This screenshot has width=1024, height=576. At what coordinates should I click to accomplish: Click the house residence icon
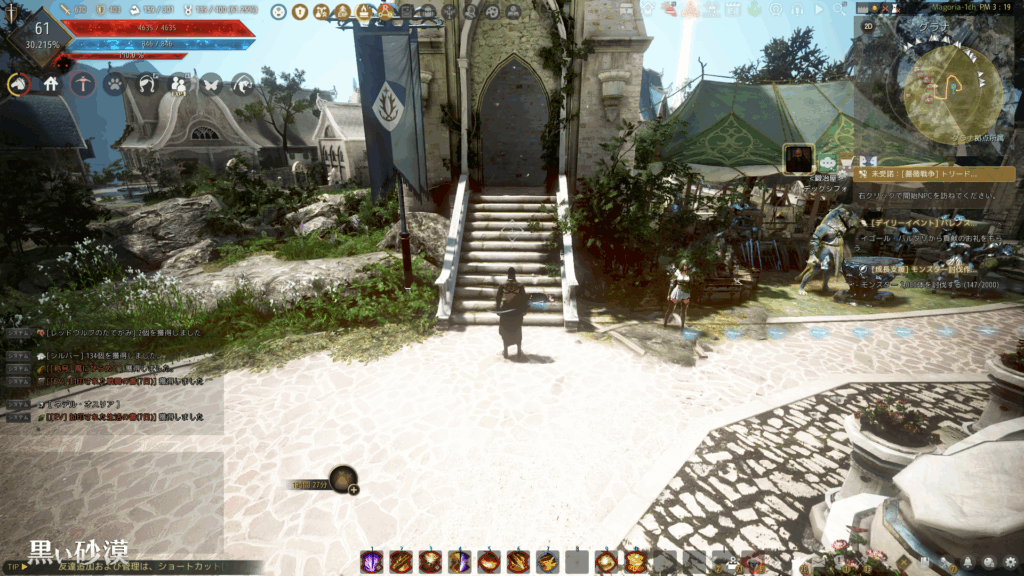coord(50,85)
